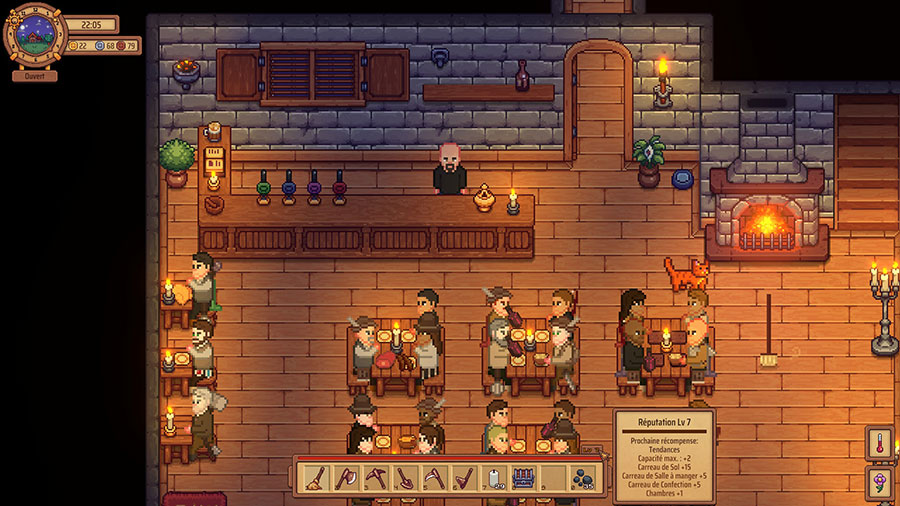The height and width of the screenshot is (506, 900).
Task: Click the day-night clock dial
Action: (35, 37)
